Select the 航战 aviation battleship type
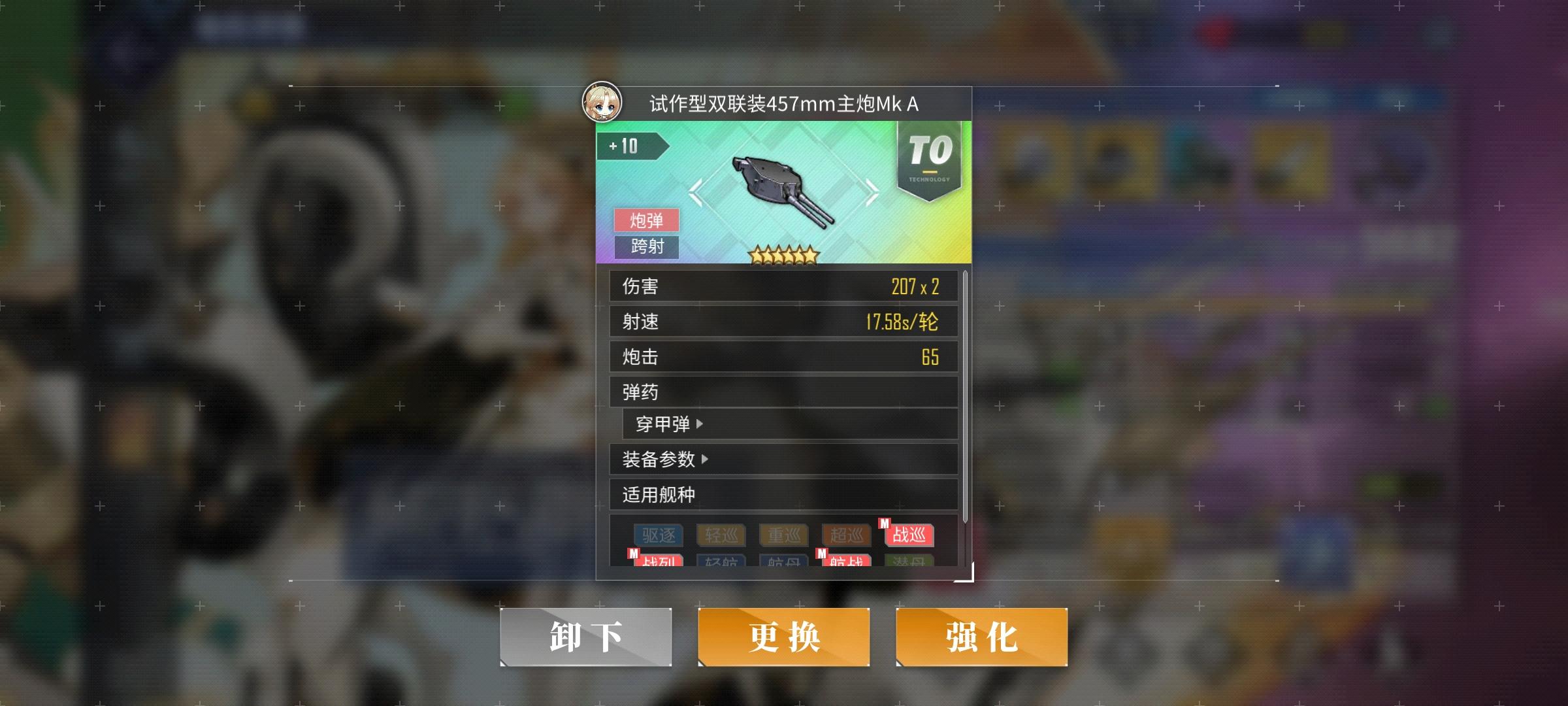The image size is (1568, 706). click(x=848, y=560)
